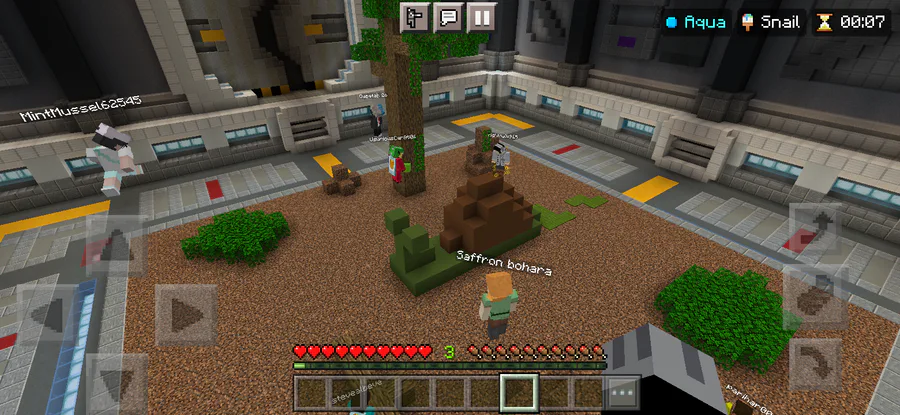Open the chat speech-bubble button

click(449, 17)
